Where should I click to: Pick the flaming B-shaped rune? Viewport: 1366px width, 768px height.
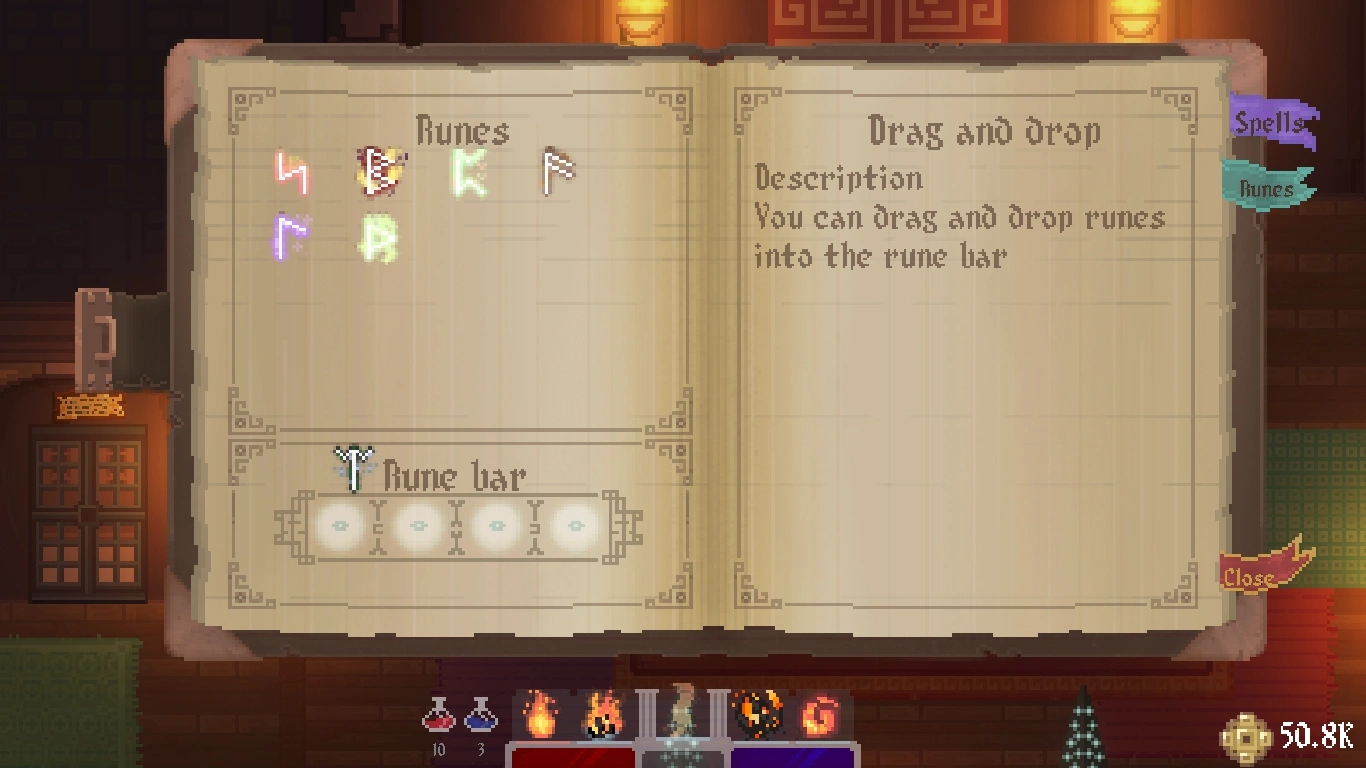coord(379,171)
